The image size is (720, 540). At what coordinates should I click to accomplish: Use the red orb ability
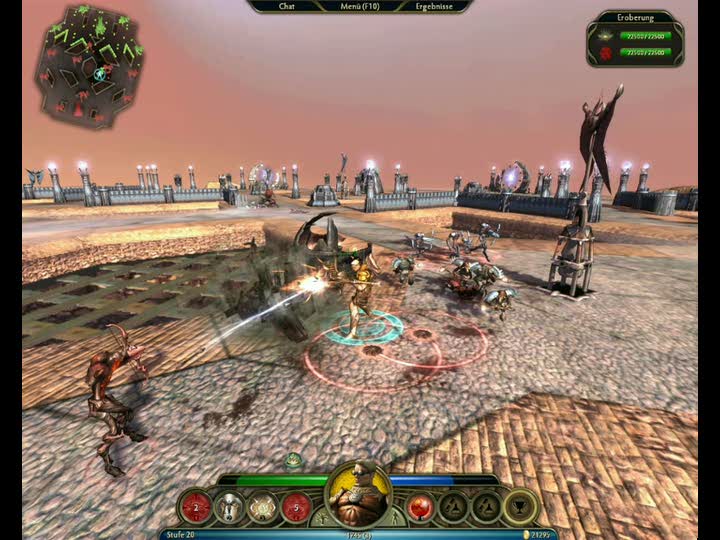click(422, 507)
